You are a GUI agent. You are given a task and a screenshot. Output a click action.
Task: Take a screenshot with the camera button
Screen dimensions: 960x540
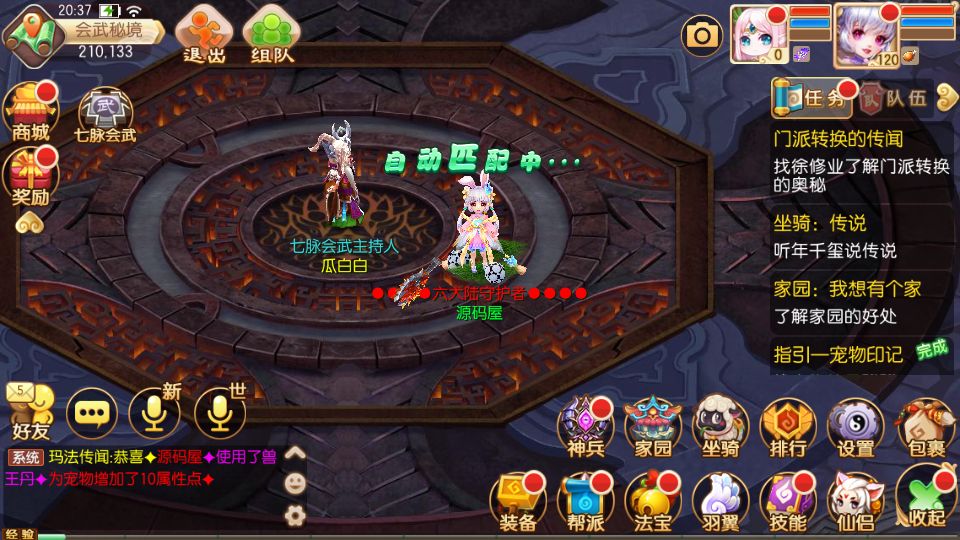(x=702, y=36)
